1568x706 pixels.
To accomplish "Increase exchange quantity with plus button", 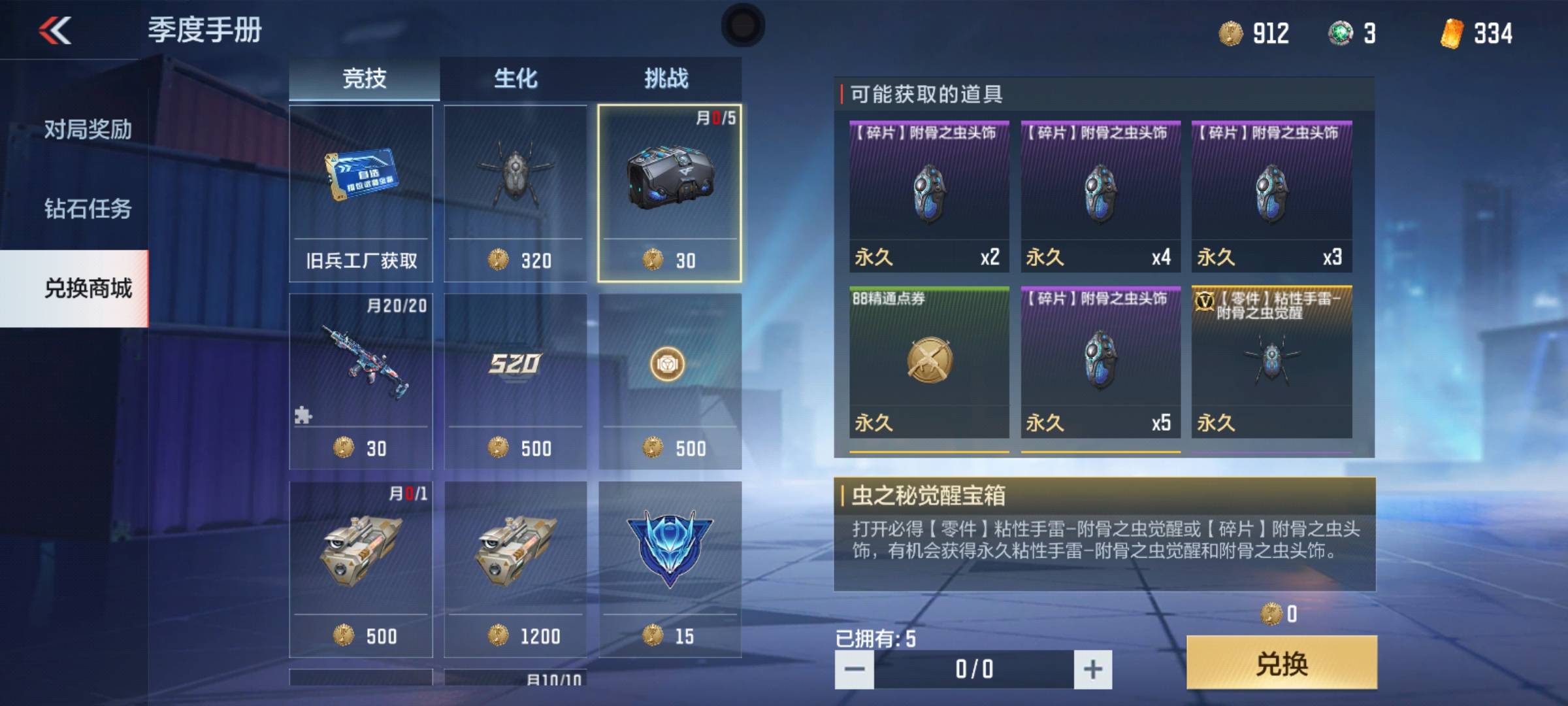I will [x=1093, y=669].
